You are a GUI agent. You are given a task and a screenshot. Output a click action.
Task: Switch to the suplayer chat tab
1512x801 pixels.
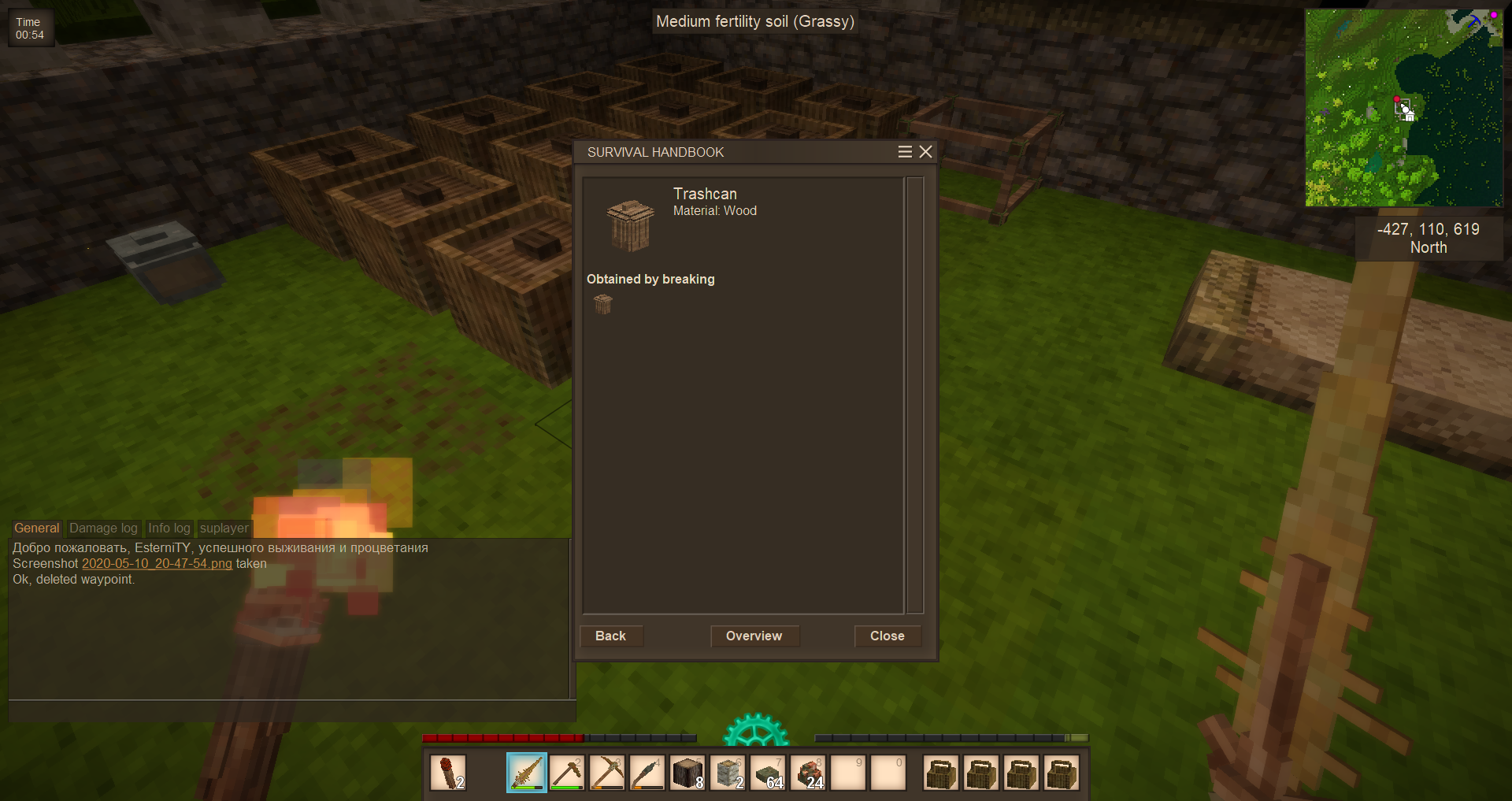(x=224, y=528)
